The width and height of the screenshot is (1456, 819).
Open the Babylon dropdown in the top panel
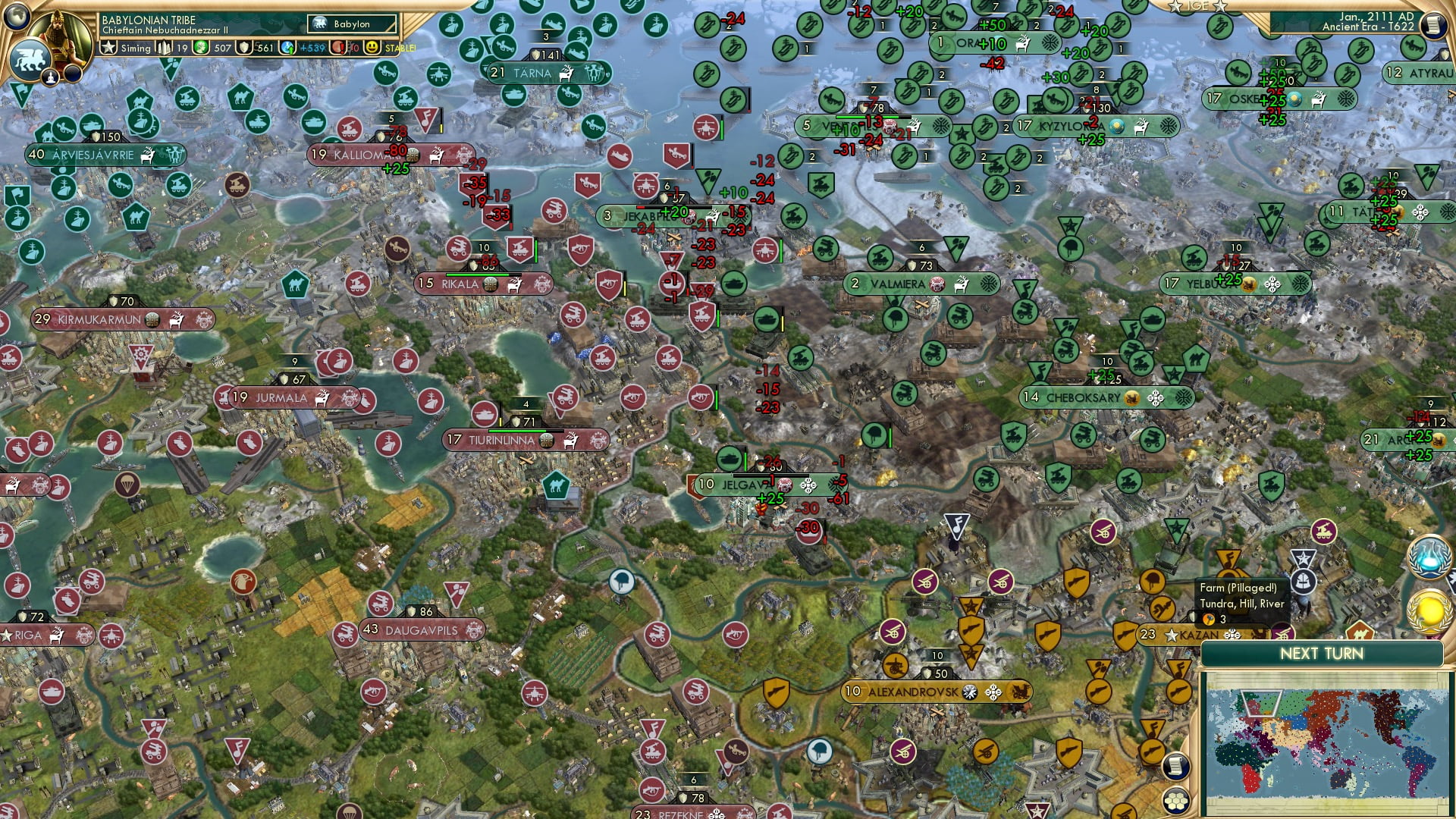[351, 24]
